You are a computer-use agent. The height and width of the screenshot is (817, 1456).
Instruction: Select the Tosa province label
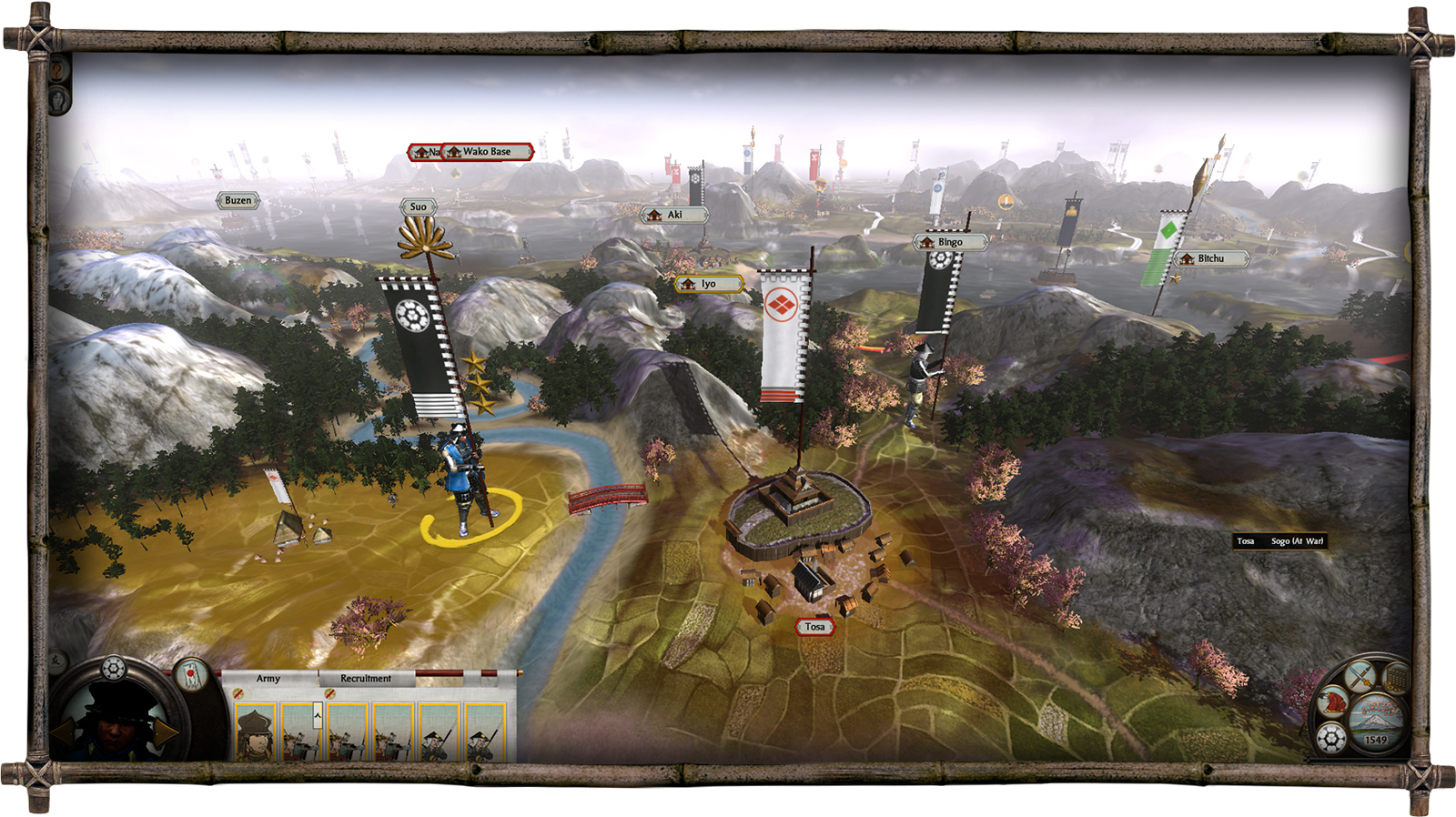click(814, 627)
